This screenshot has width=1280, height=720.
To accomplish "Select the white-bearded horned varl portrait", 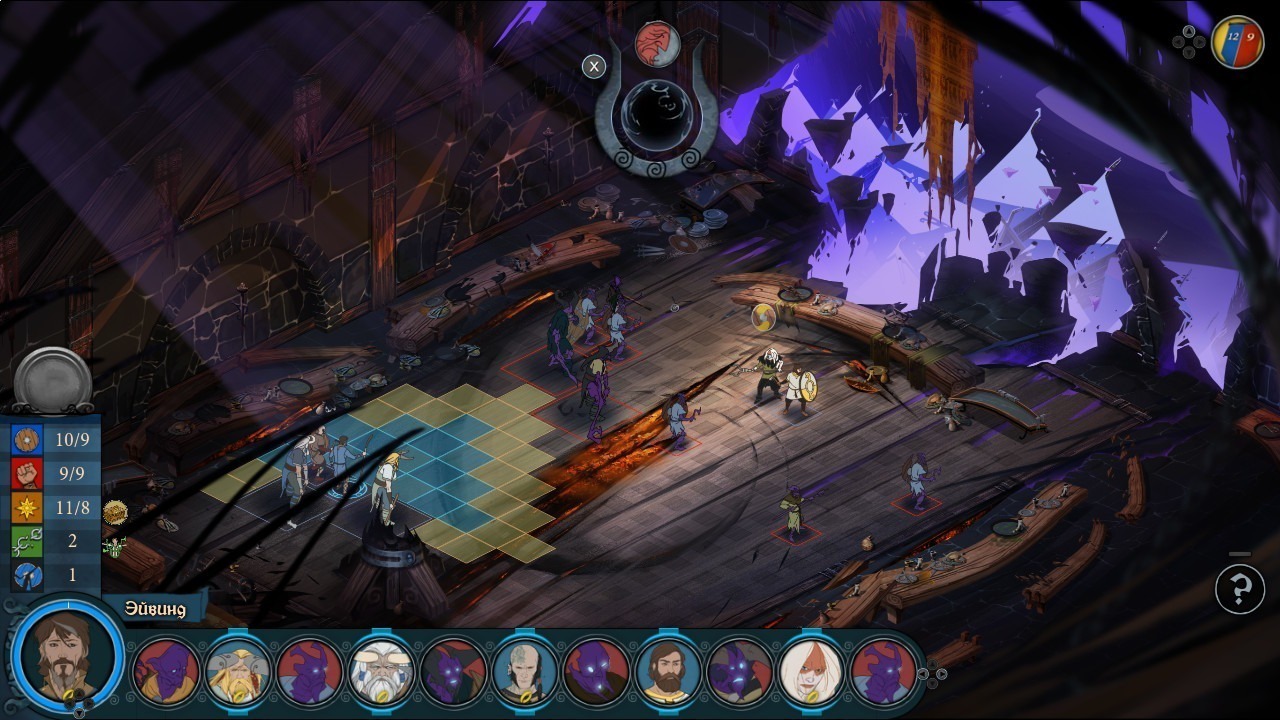I will point(382,670).
